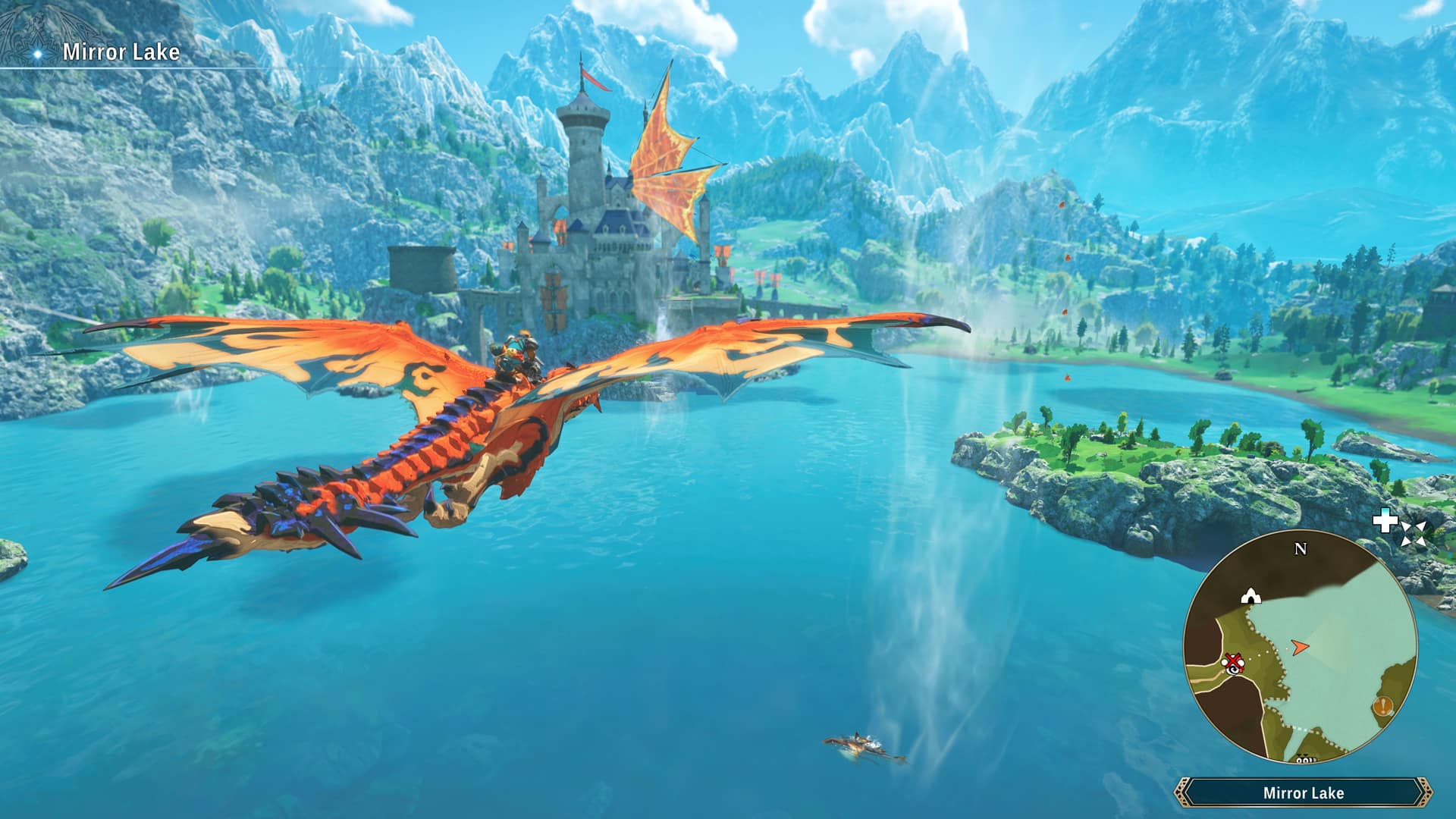Screen dimensions: 1456x819
Task: Select the N compass indicator on the minimap
Action: click(x=1301, y=549)
